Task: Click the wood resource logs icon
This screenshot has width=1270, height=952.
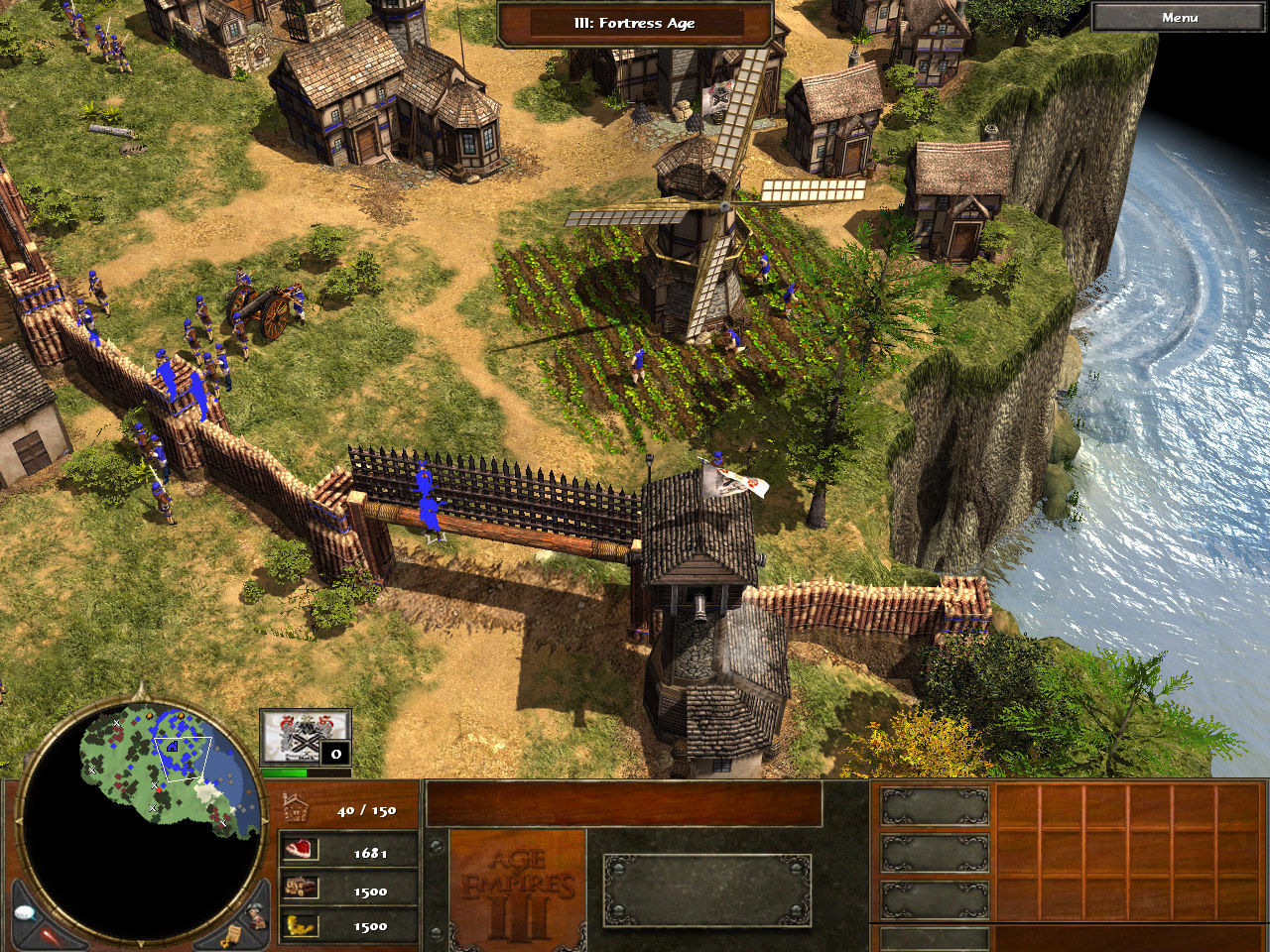Action: point(300,889)
